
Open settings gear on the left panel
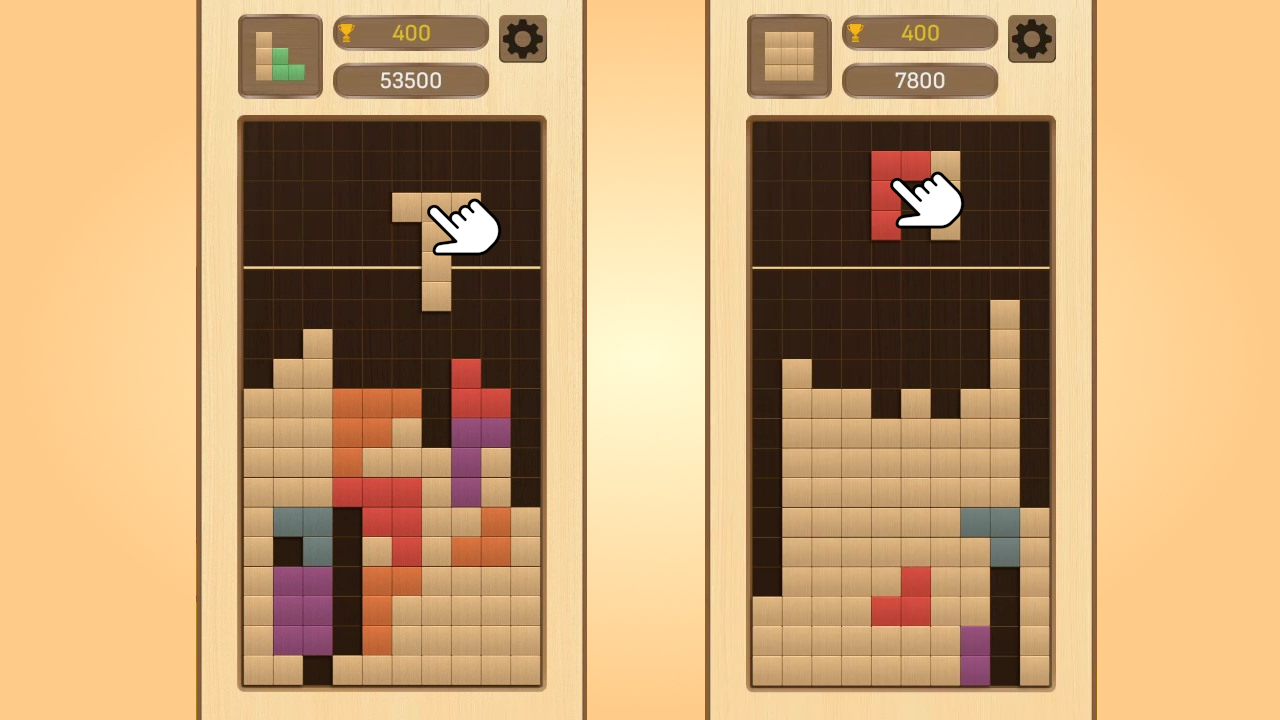pyautogui.click(x=523, y=39)
